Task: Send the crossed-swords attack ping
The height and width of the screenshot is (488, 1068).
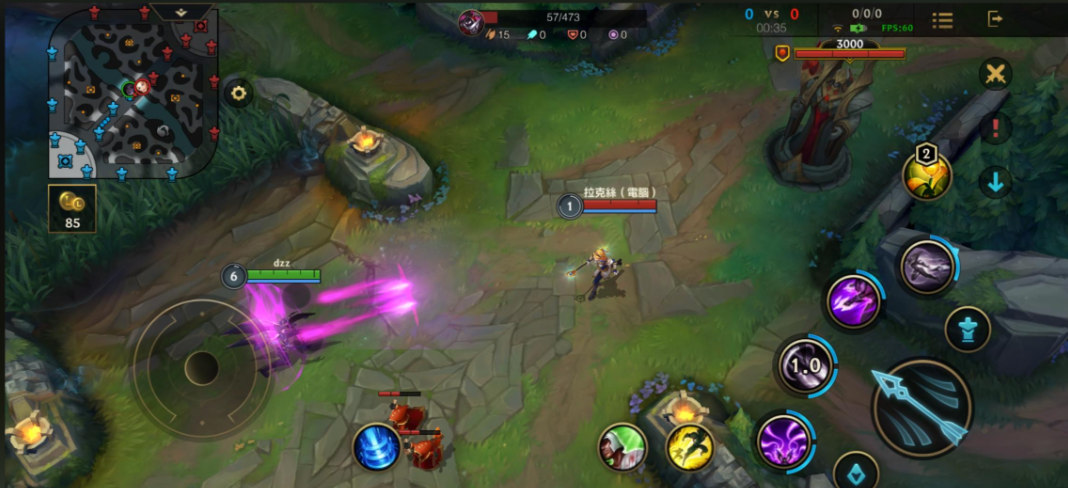Action: tap(995, 74)
